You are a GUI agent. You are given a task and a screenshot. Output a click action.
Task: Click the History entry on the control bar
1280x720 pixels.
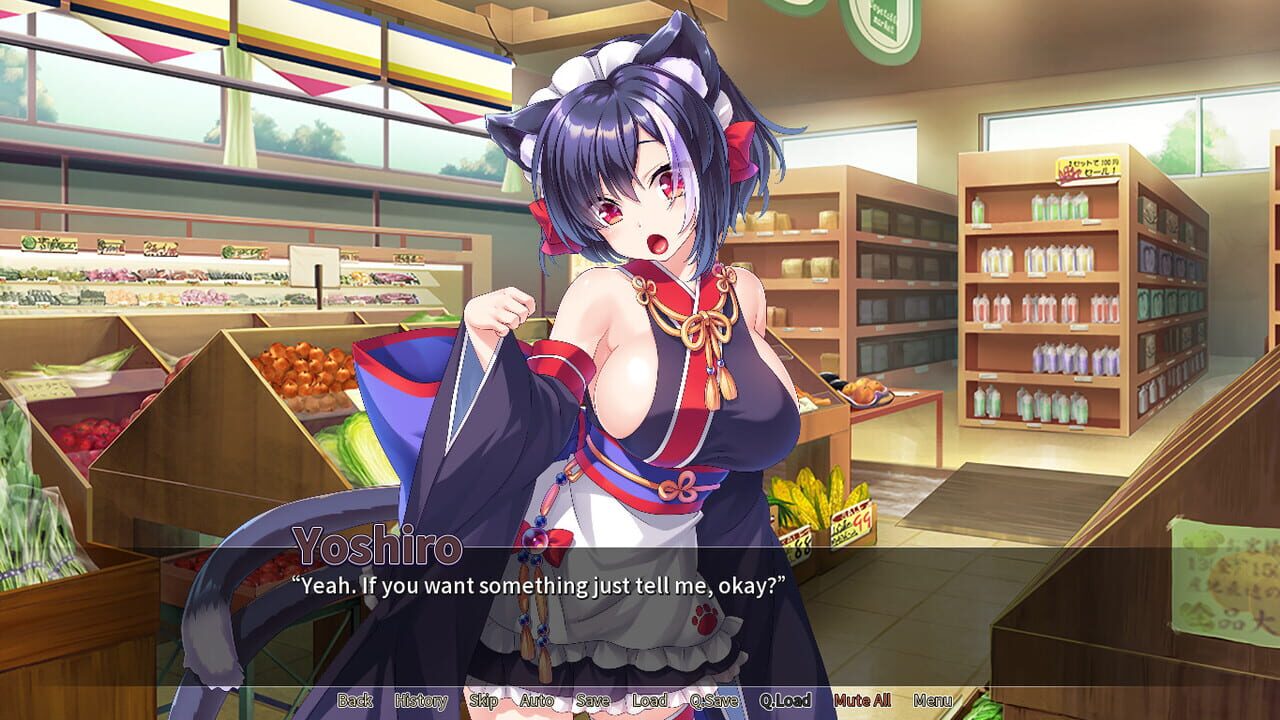coord(421,701)
